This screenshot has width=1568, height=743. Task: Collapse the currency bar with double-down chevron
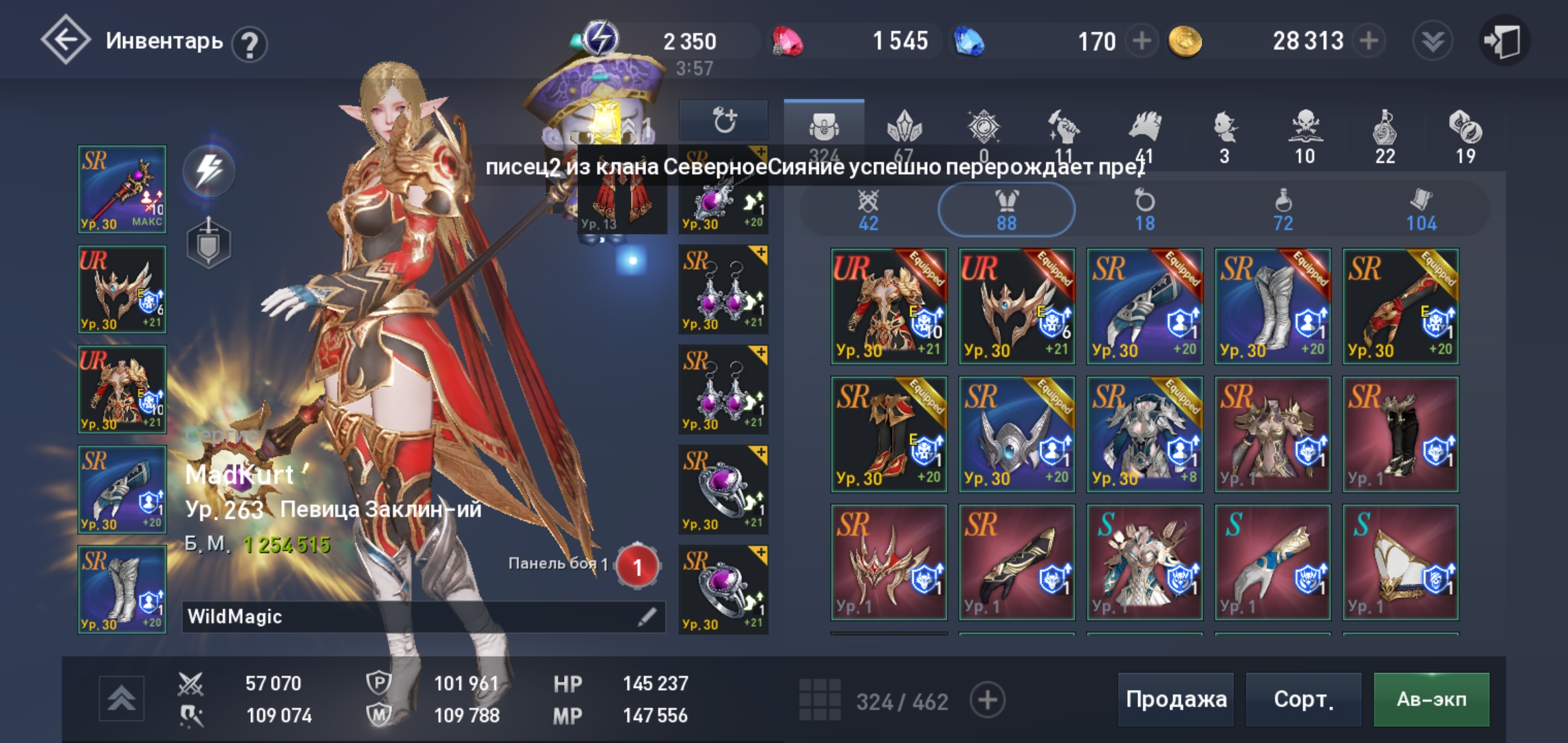[1431, 41]
